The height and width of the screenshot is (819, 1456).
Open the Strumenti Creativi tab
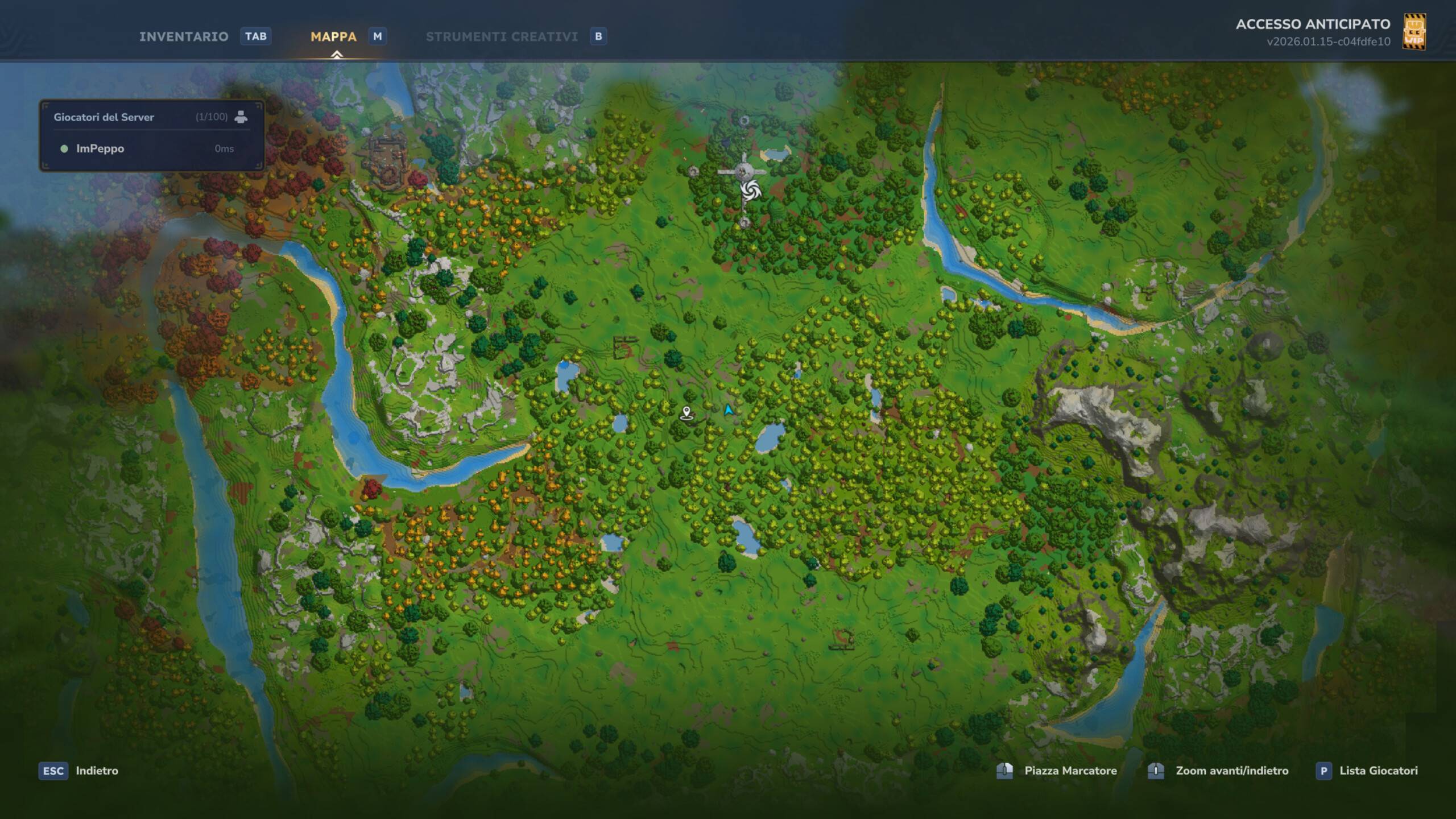pyautogui.click(x=502, y=36)
